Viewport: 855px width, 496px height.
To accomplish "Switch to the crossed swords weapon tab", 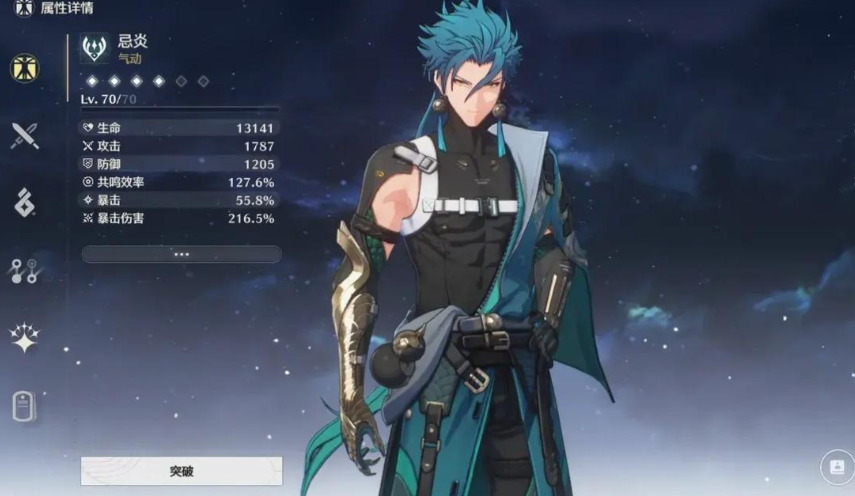I will point(25,135).
